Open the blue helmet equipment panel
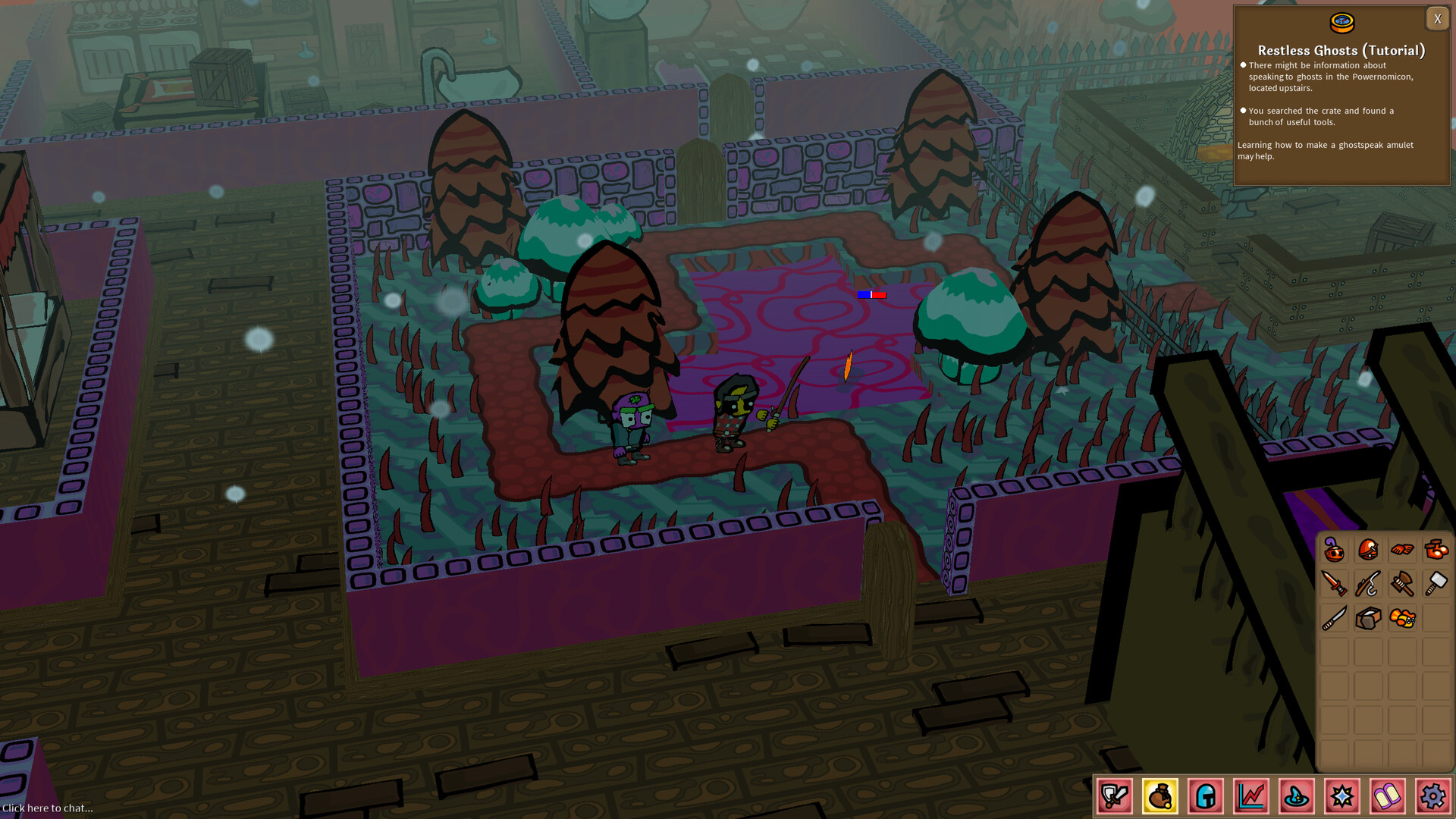The width and height of the screenshot is (1456, 819). coord(1205,797)
